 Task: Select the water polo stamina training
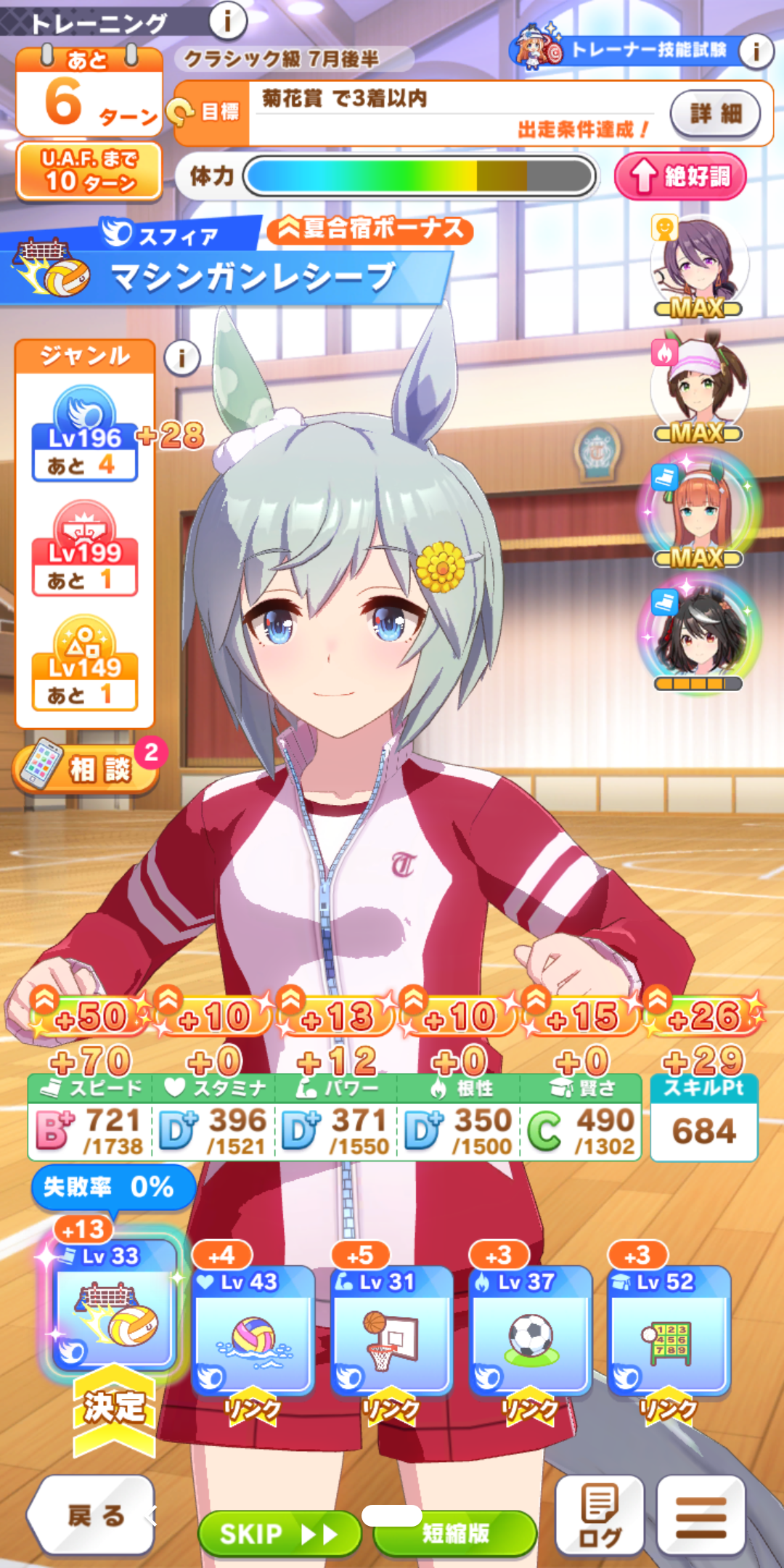pos(253,1330)
